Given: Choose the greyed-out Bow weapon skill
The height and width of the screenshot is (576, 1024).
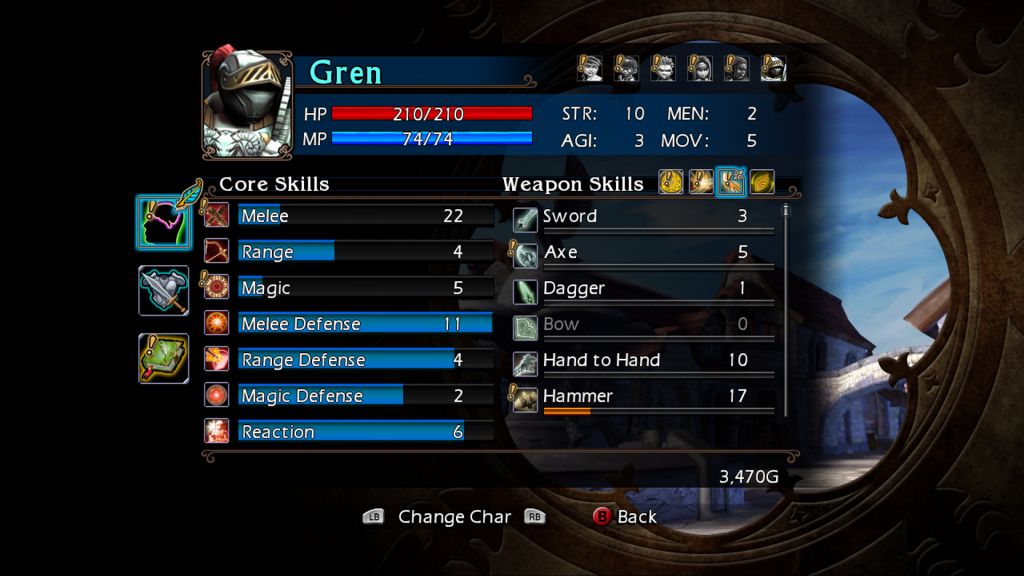Looking at the screenshot, I should click(x=645, y=325).
